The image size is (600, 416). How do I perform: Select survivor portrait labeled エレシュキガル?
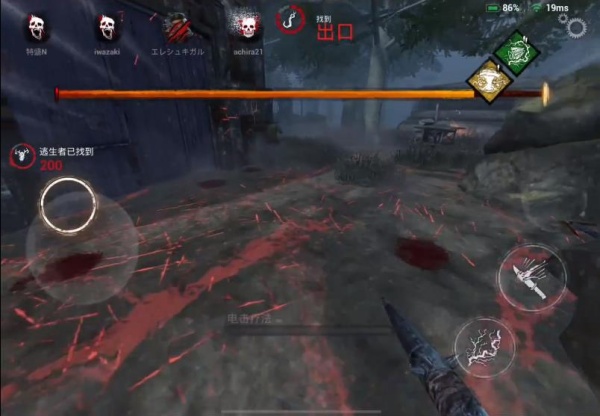(177, 26)
